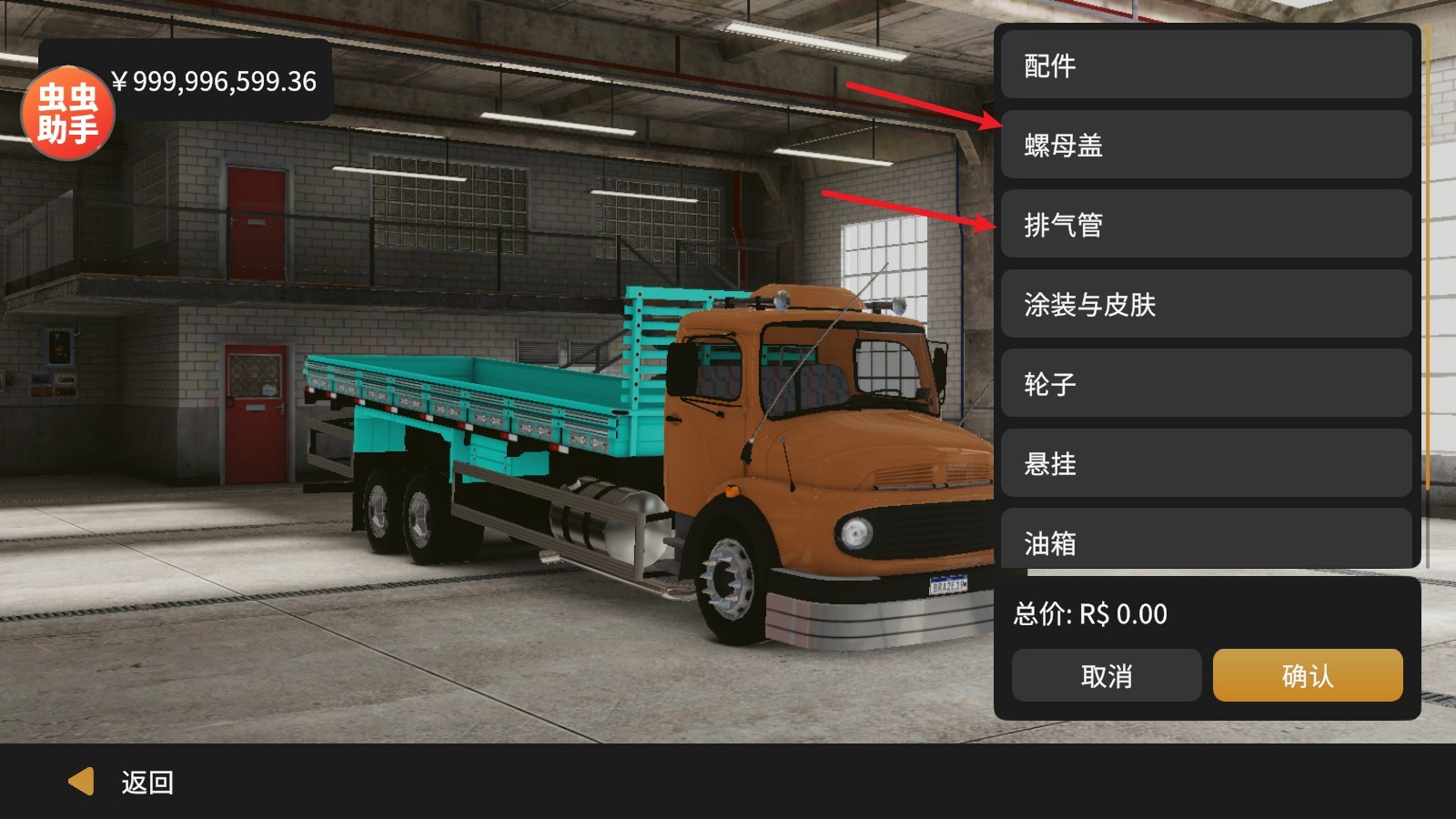
Task: Tap the 虫虫助手 floating assistant icon
Action: tap(68, 109)
